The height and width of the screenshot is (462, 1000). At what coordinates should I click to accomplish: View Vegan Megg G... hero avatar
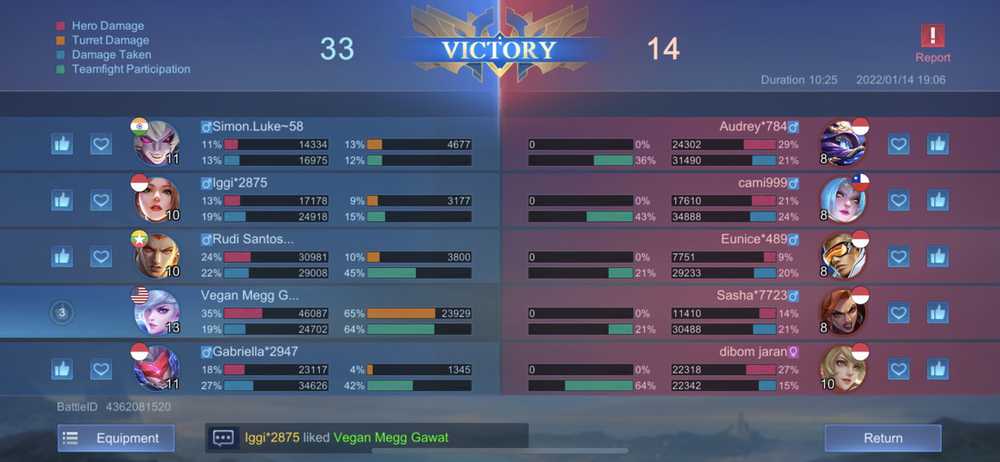point(156,312)
